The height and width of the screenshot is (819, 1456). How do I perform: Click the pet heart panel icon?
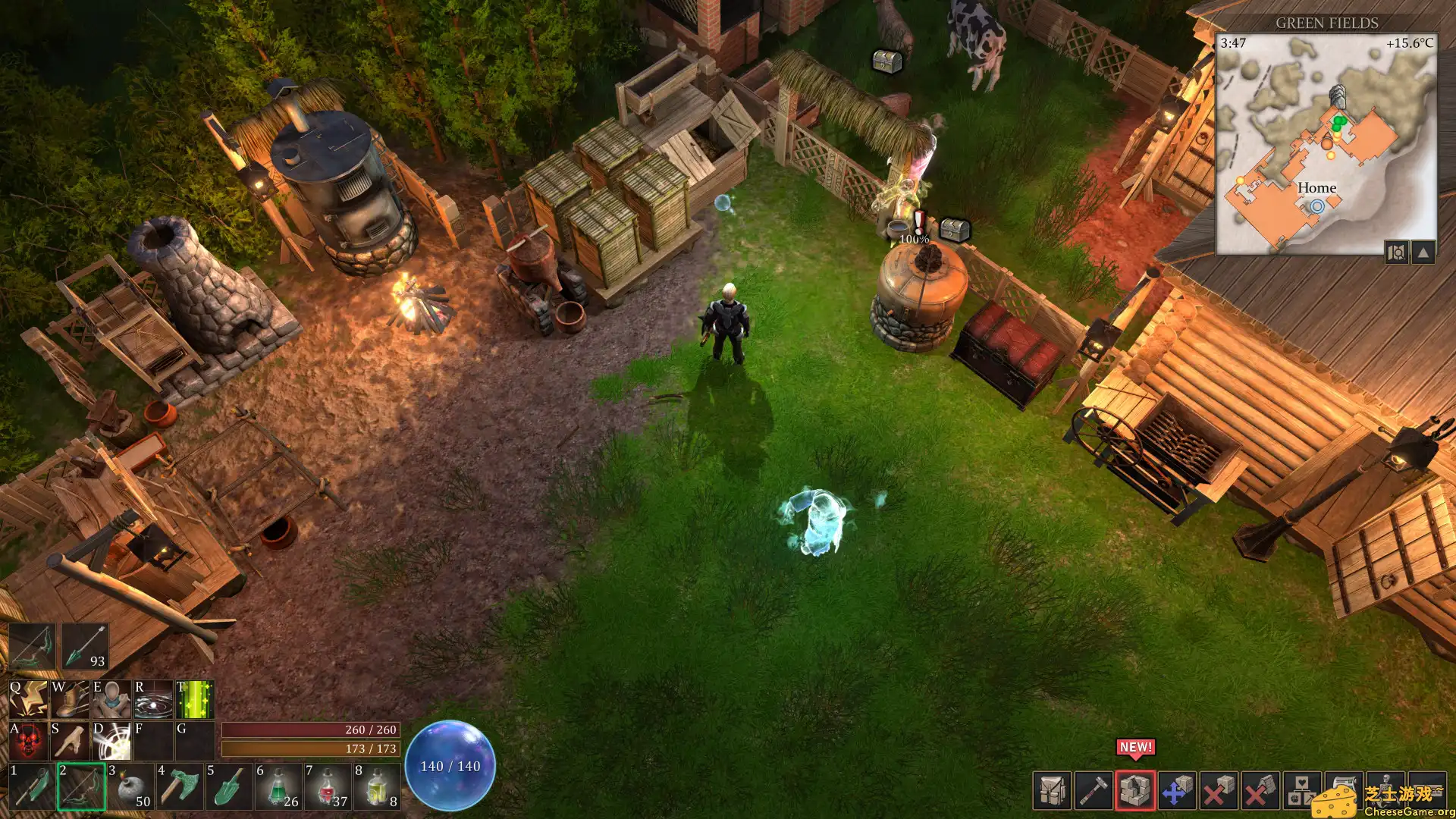pyautogui.click(x=1301, y=790)
